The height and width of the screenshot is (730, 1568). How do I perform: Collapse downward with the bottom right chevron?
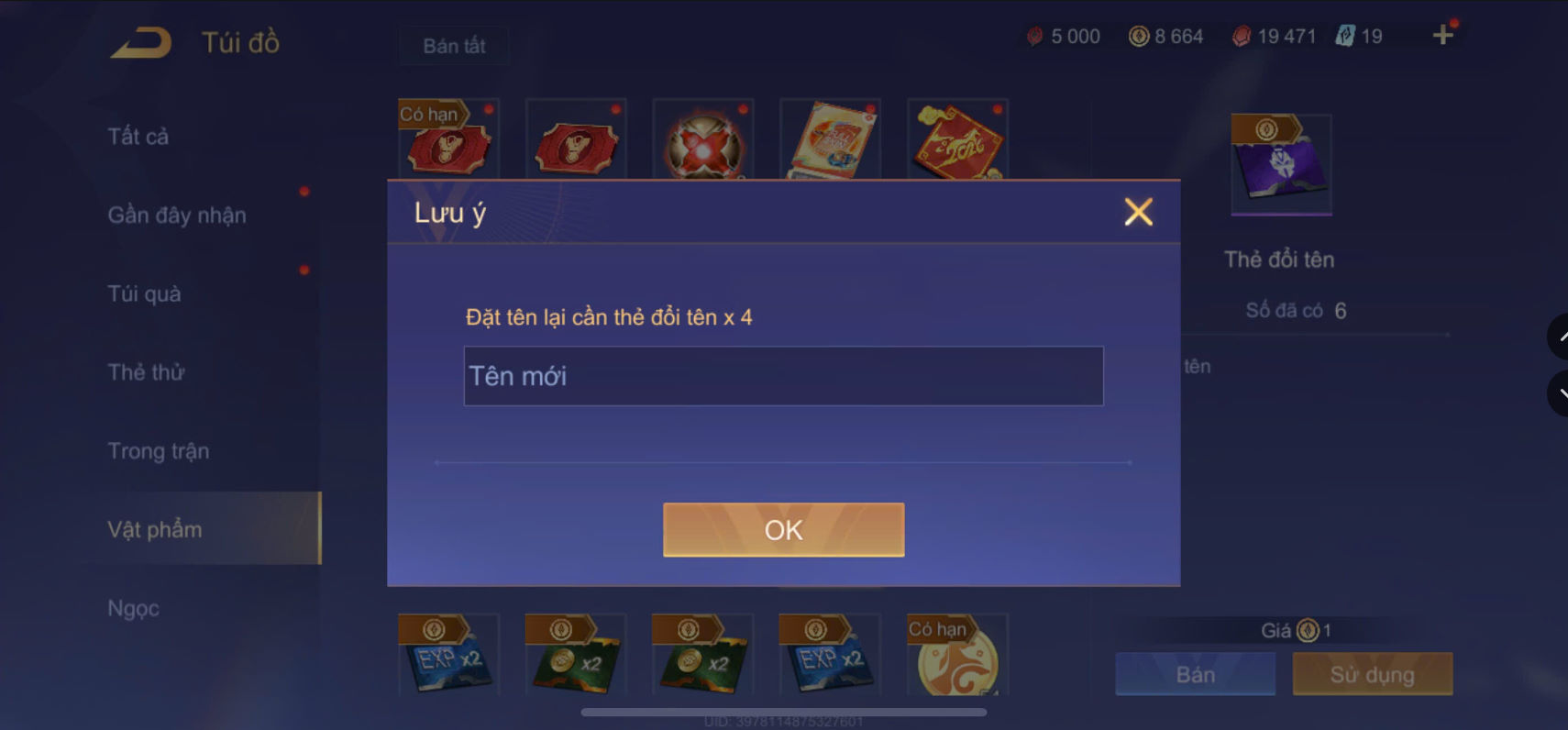click(x=1559, y=394)
